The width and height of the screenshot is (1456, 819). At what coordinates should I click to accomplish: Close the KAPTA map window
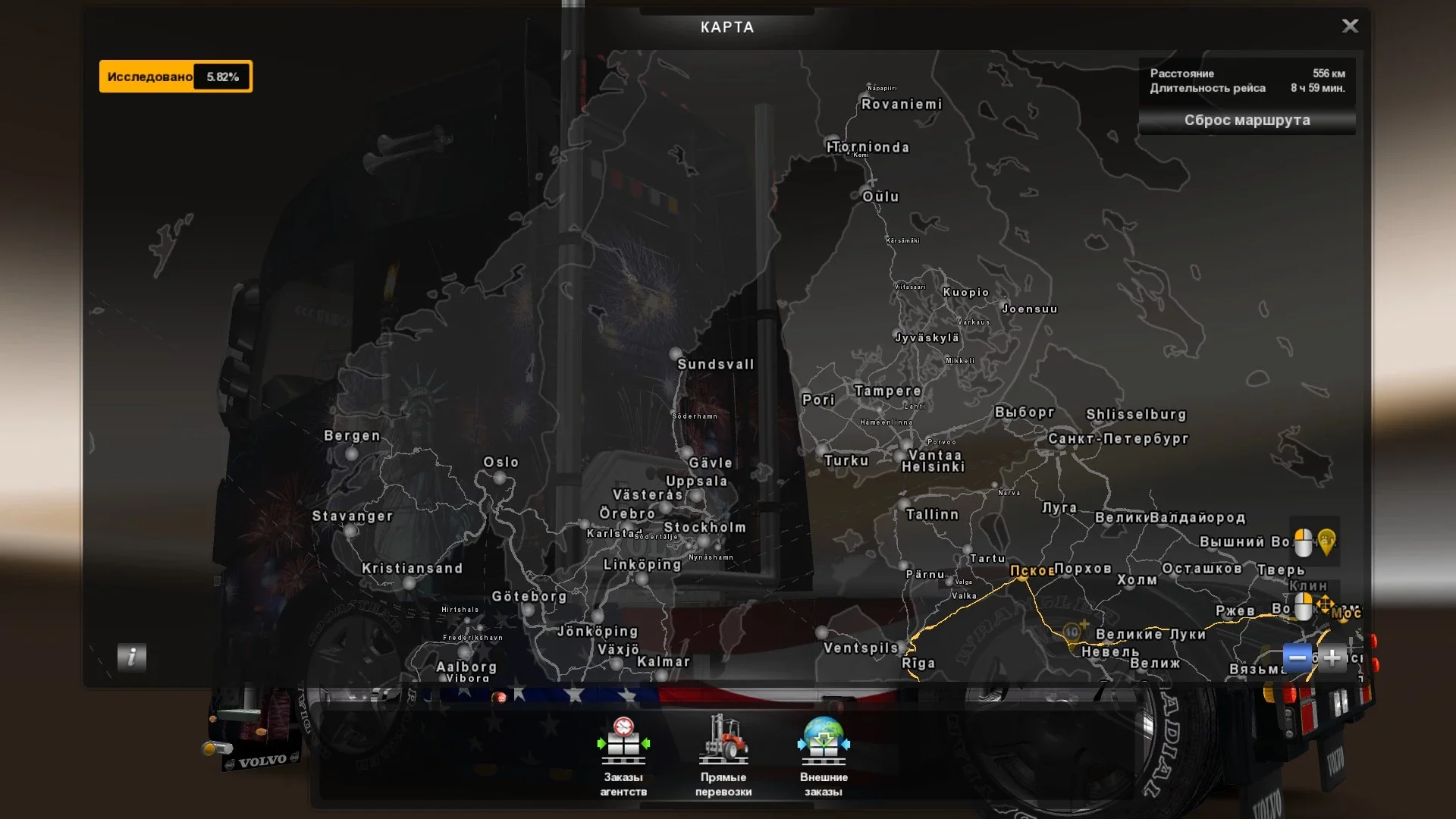click(1351, 26)
